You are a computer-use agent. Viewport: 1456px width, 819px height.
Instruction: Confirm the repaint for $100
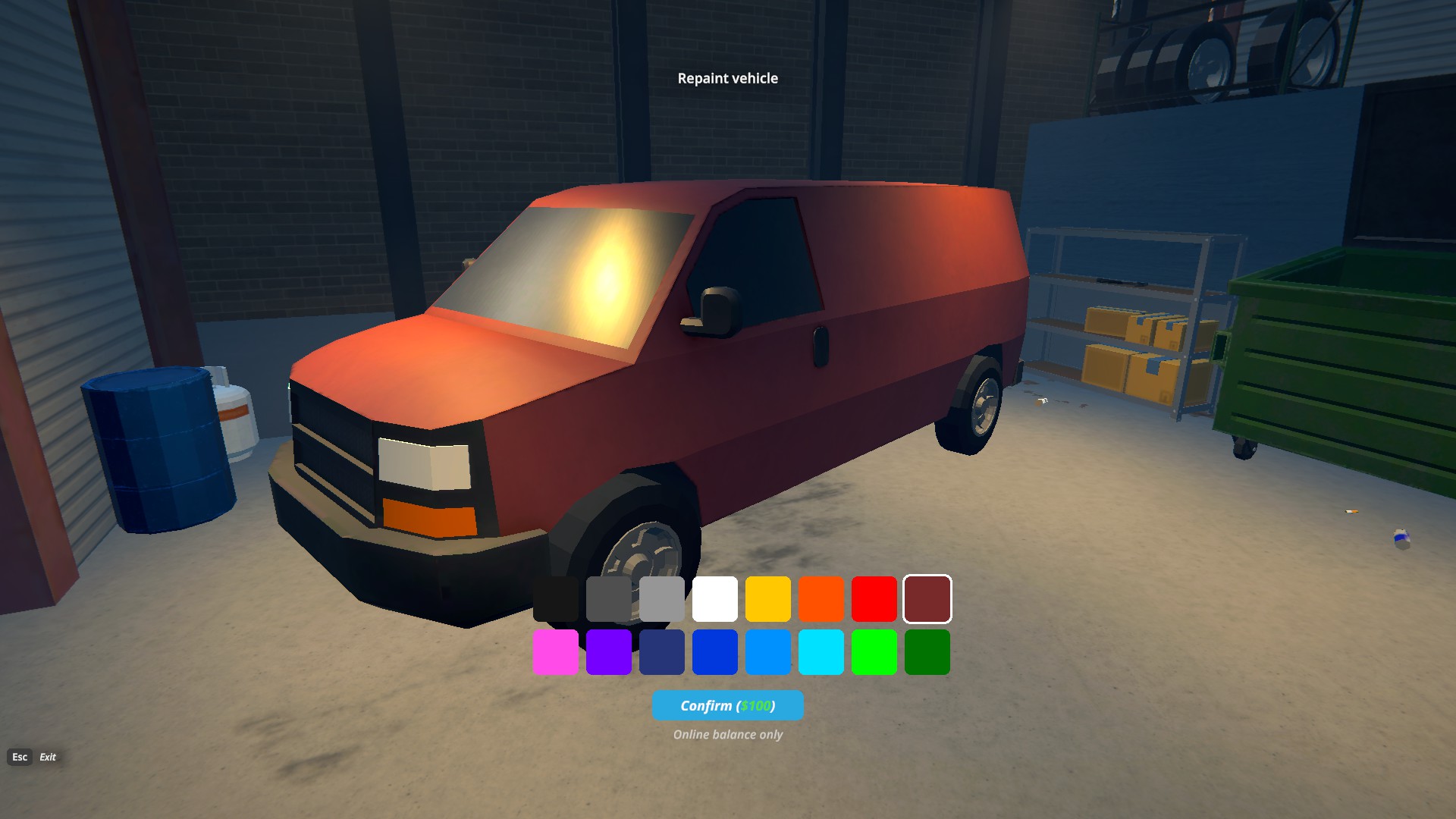pyautogui.click(x=727, y=705)
